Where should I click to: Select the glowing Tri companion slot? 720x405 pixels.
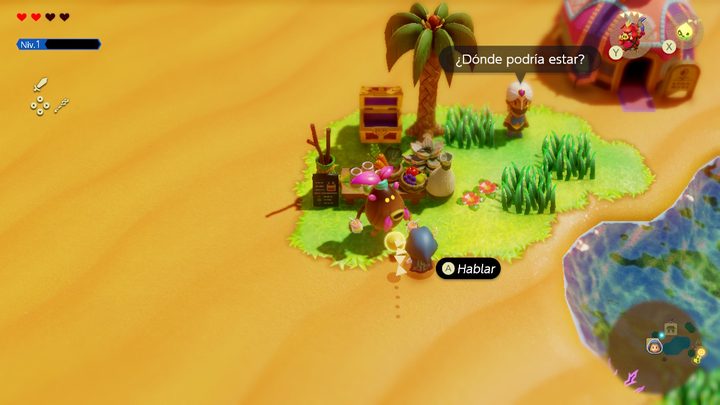click(x=684, y=32)
